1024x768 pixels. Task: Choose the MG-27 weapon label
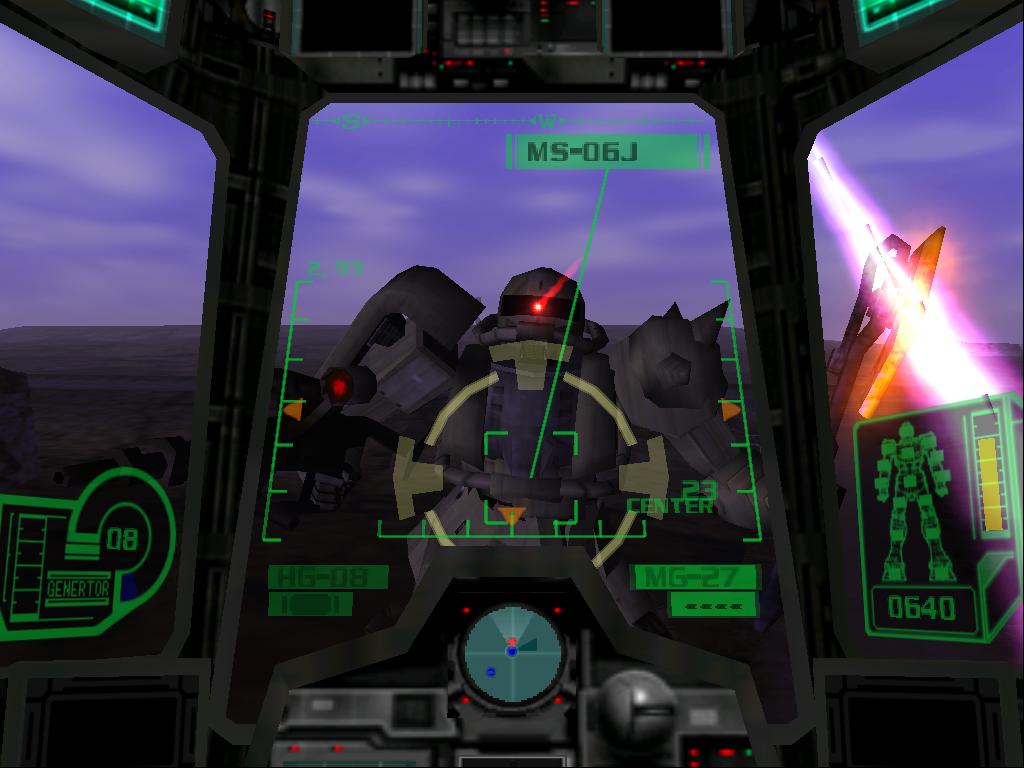(696, 577)
